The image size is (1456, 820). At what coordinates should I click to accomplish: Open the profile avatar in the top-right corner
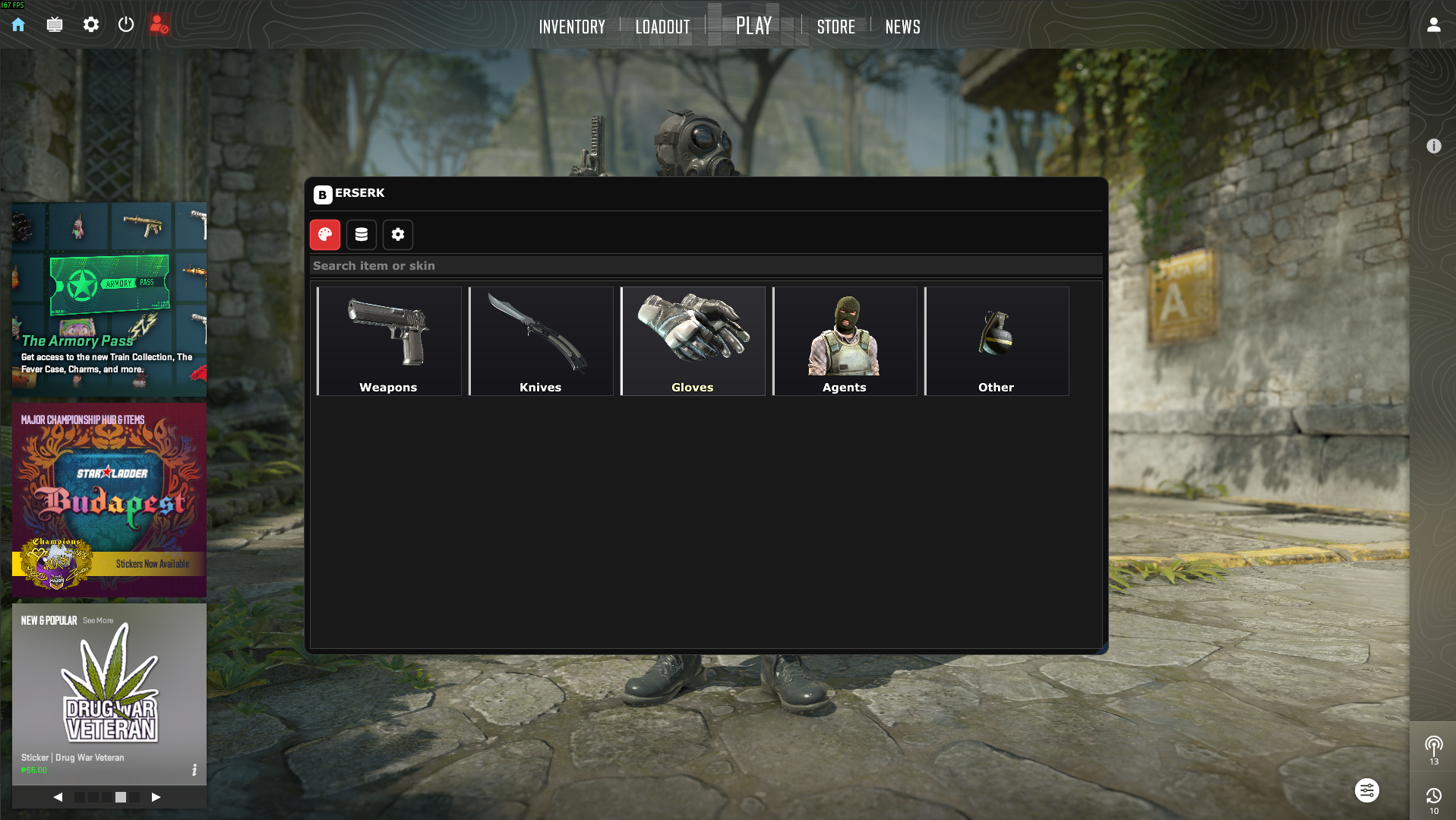[1433, 24]
